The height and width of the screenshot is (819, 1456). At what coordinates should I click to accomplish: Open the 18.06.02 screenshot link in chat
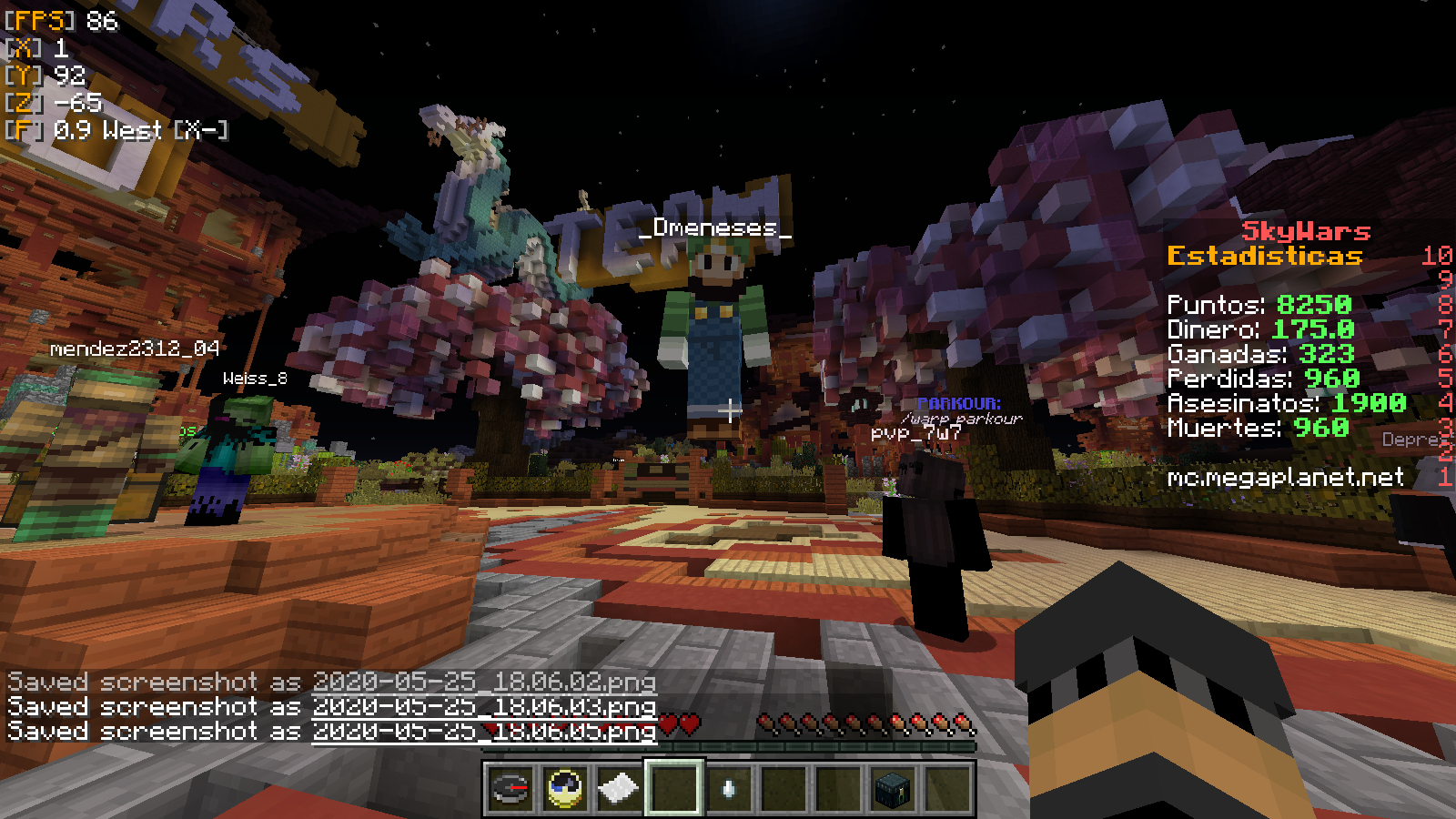click(483, 682)
